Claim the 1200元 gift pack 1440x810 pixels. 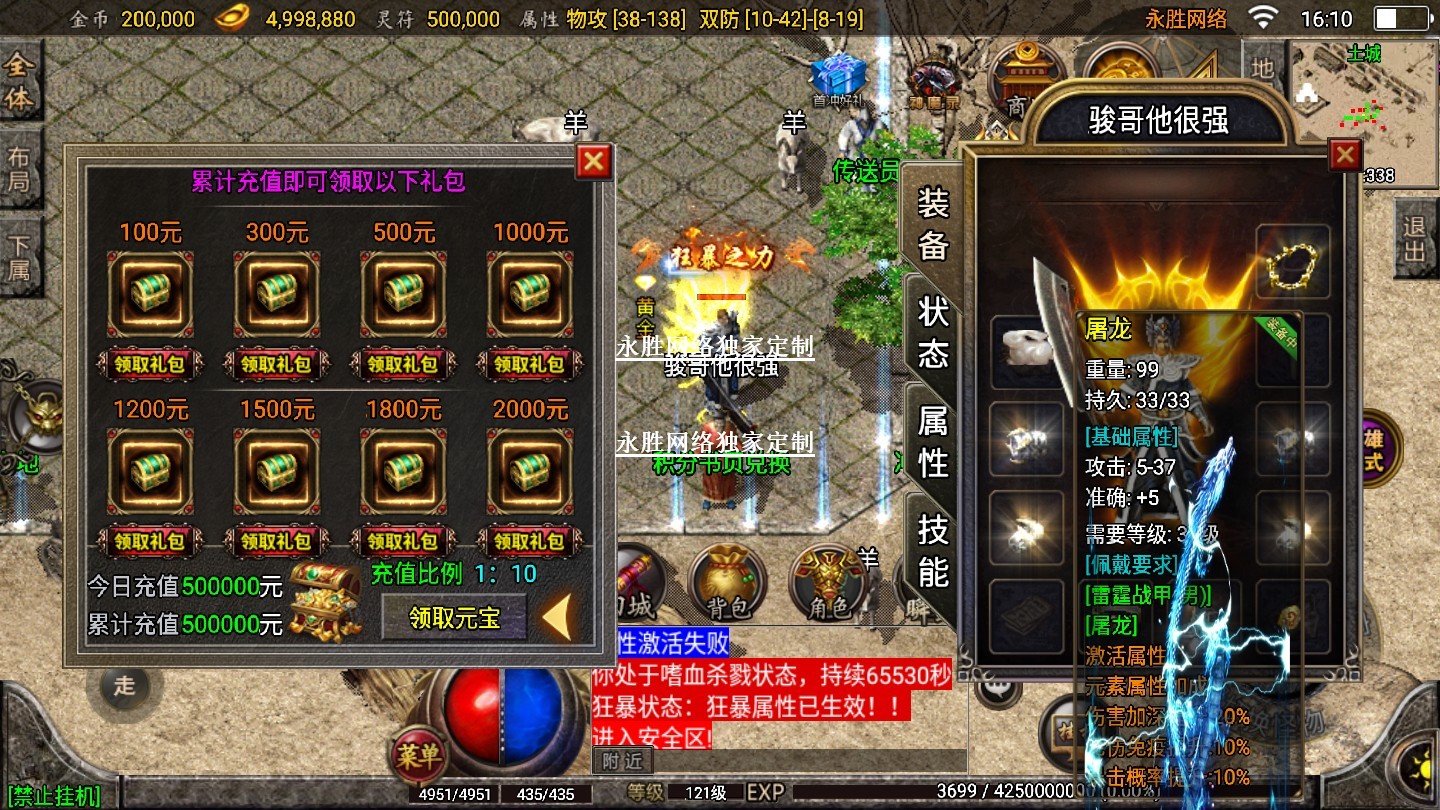point(150,541)
